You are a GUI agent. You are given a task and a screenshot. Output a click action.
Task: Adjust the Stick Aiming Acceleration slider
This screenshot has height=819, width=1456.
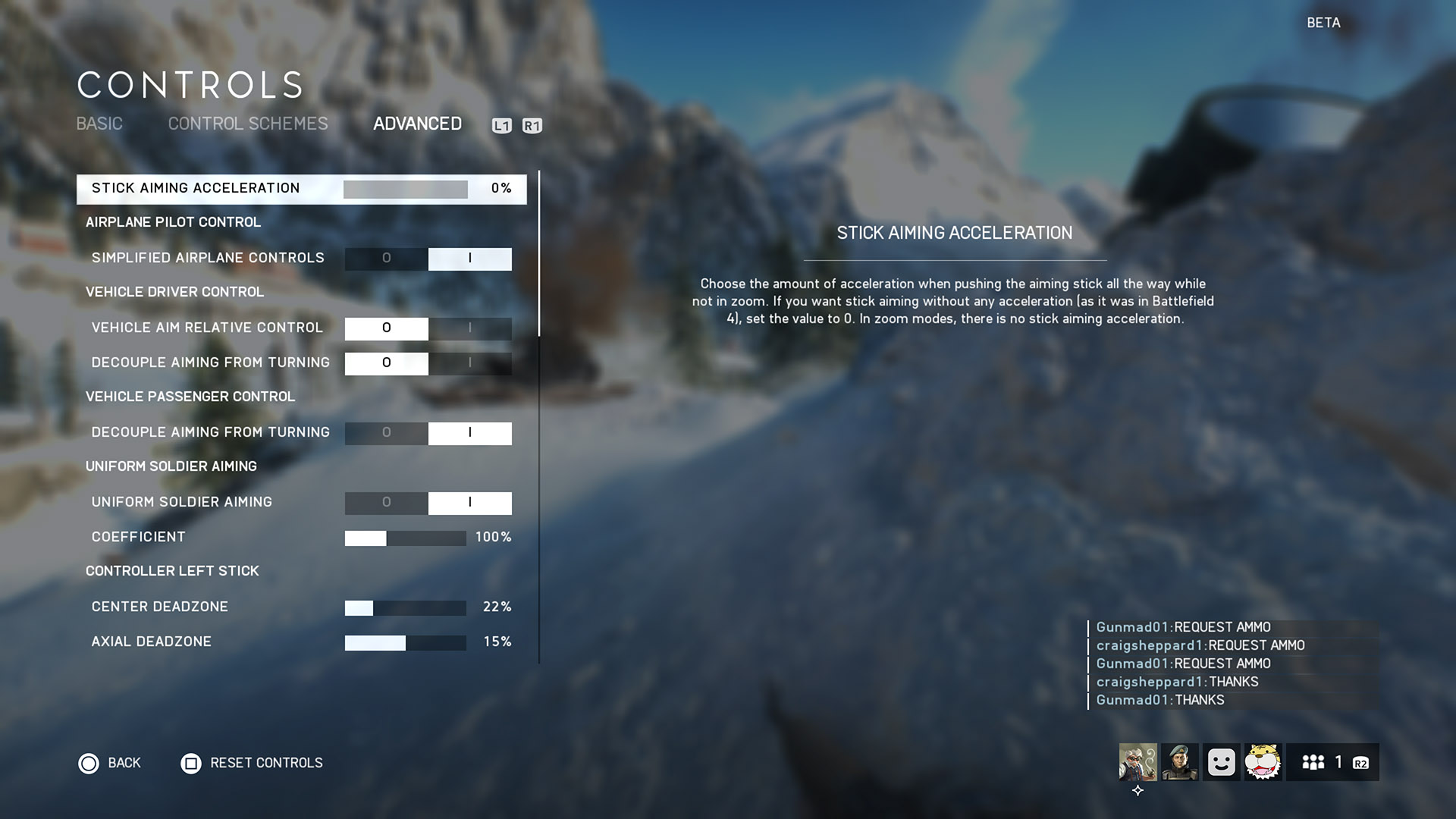coord(405,189)
